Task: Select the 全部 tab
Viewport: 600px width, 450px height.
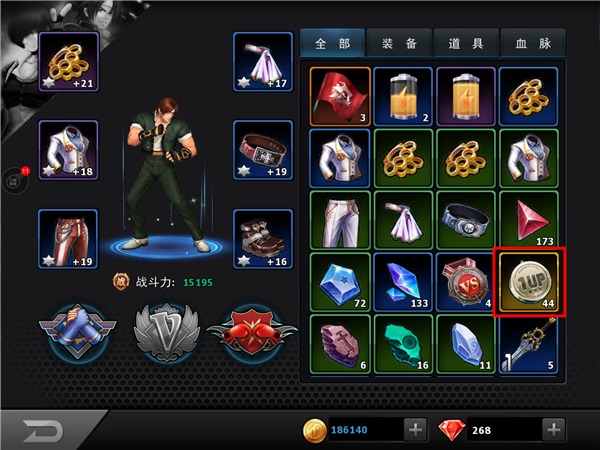Action: pyautogui.click(x=335, y=43)
